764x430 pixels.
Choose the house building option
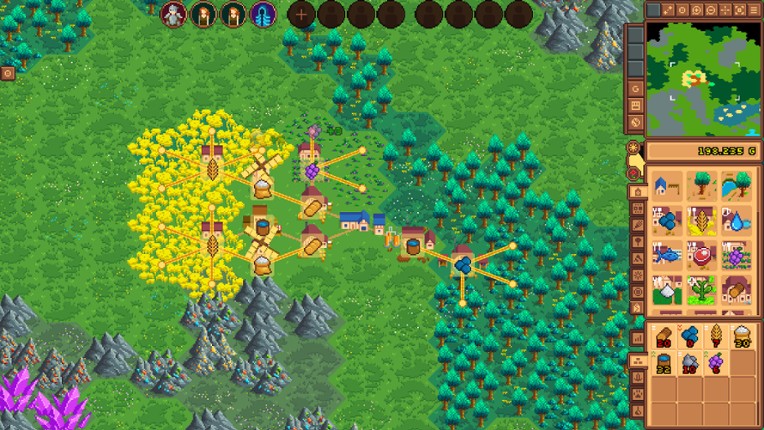(667, 186)
